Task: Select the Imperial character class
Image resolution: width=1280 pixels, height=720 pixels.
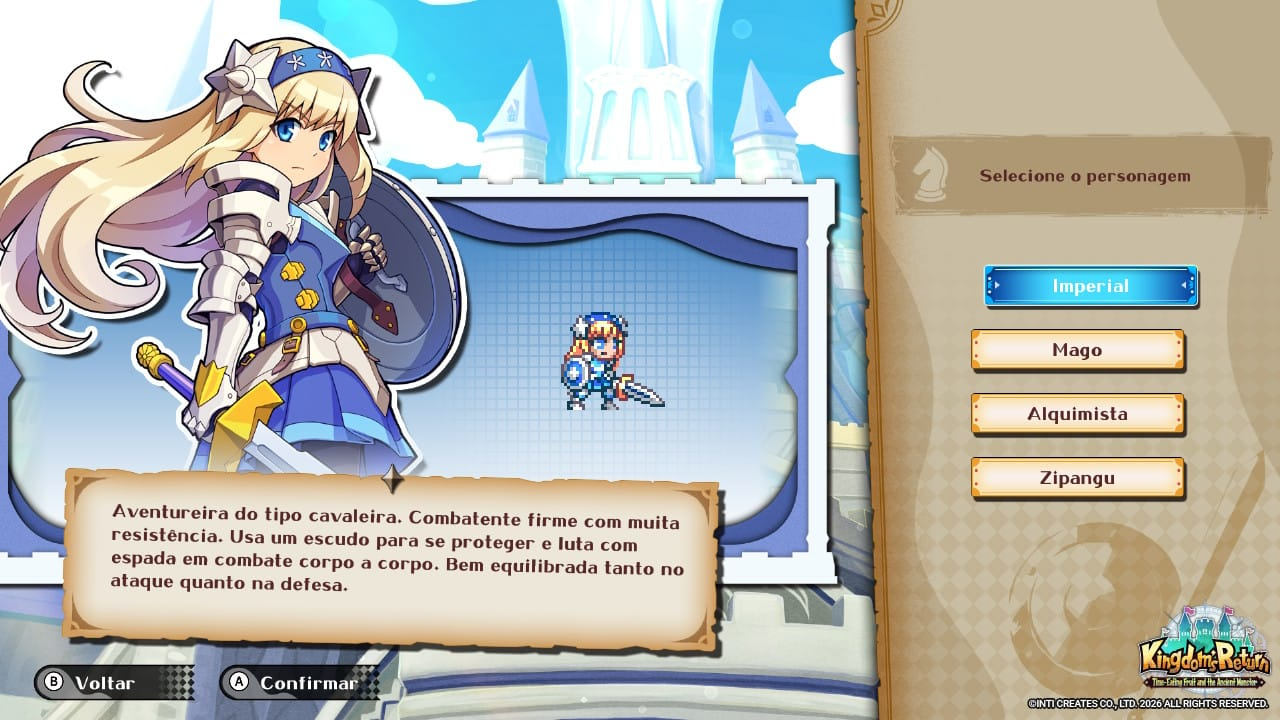Action: tap(1090, 286)
